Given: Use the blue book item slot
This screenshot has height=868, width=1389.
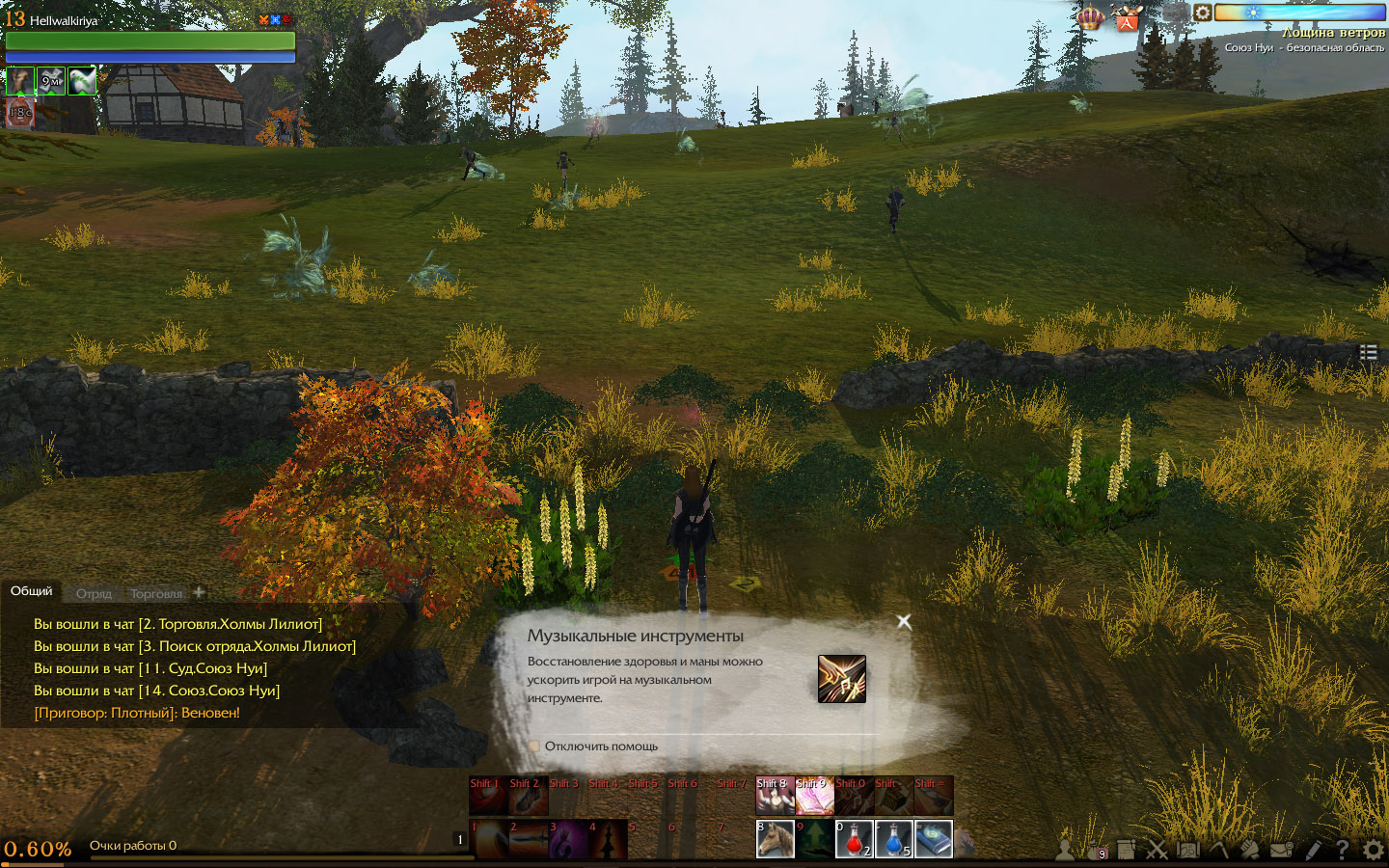Looking at the screenshot, I should pyautogui.click(x=933, y=838).
